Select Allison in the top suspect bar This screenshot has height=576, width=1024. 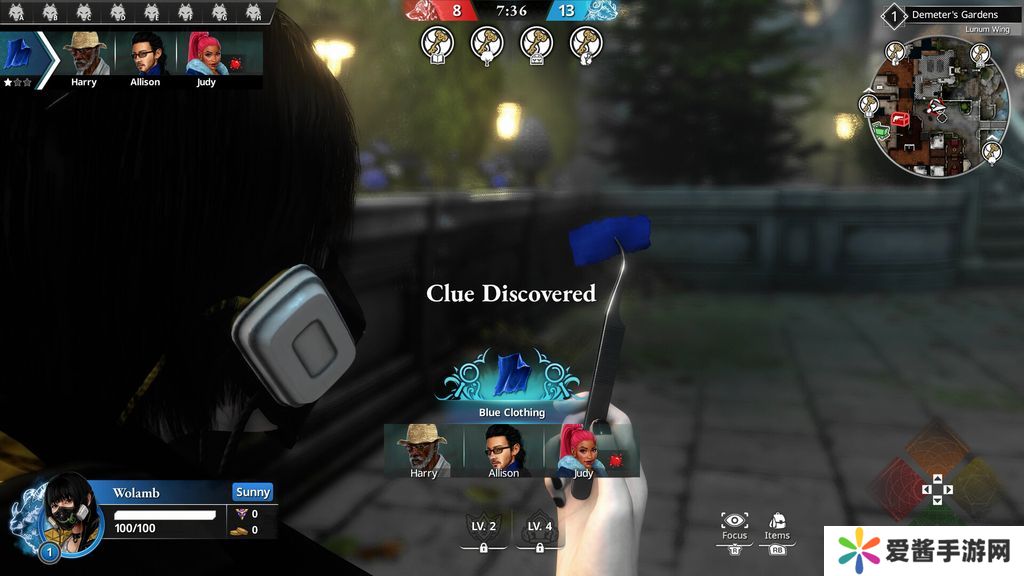pyautogui.click(x=145, y=56)
